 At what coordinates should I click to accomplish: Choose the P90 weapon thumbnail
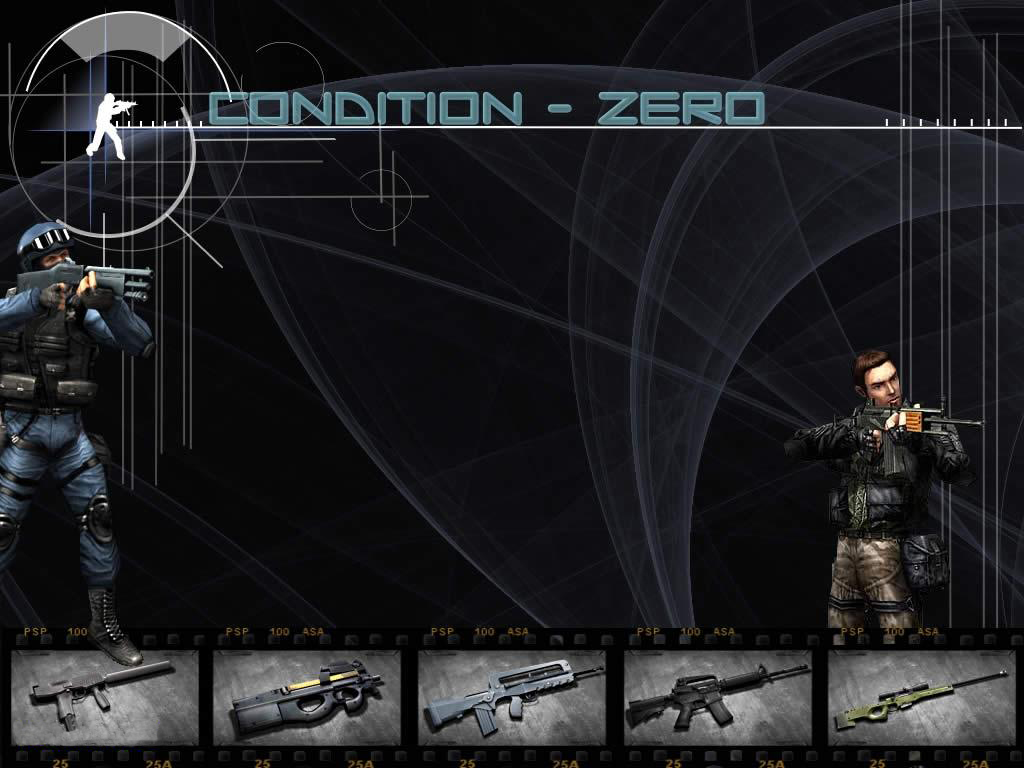pos(307,697)
